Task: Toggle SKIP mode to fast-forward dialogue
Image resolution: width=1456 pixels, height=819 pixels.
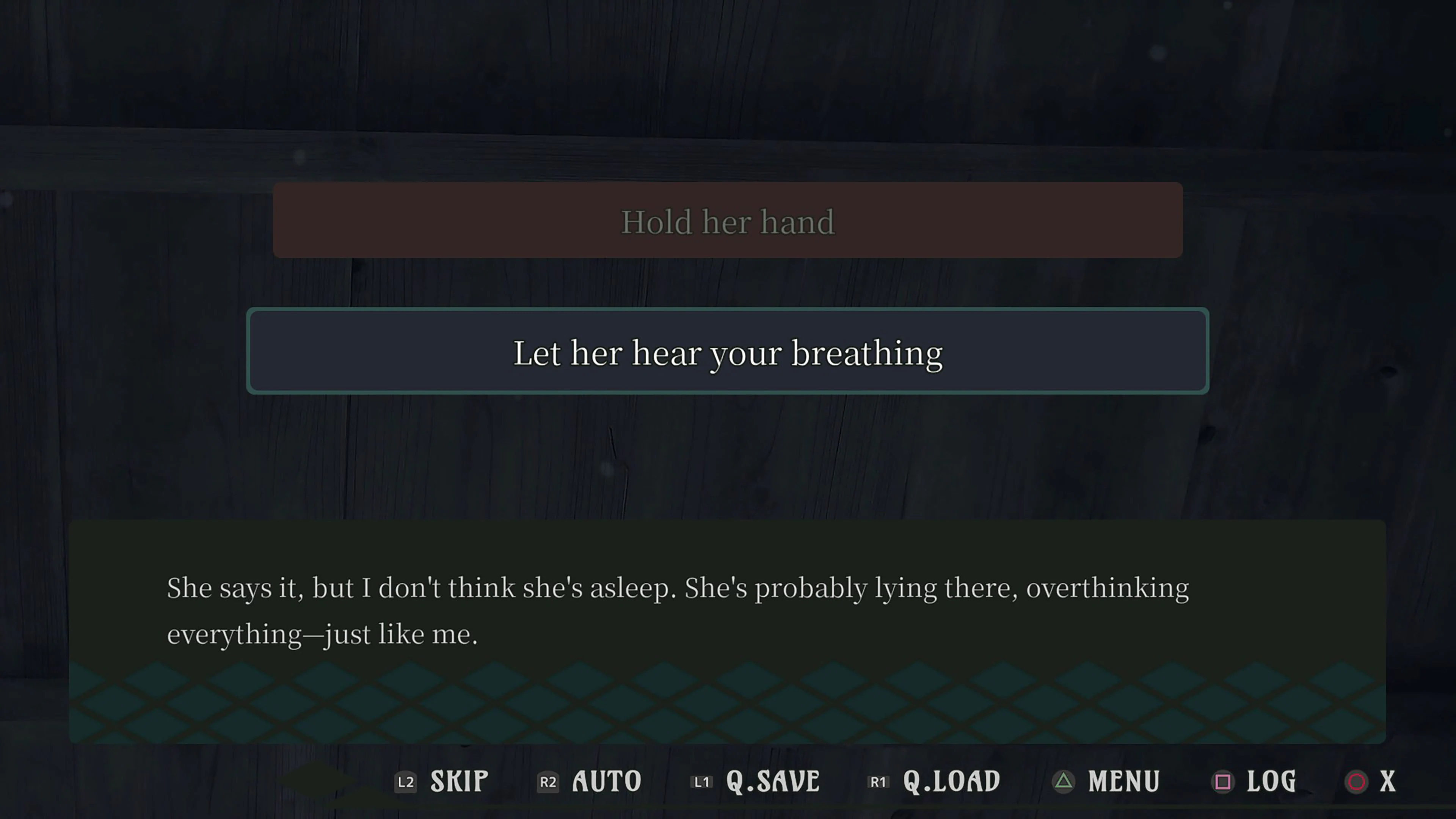Action: 458,782
